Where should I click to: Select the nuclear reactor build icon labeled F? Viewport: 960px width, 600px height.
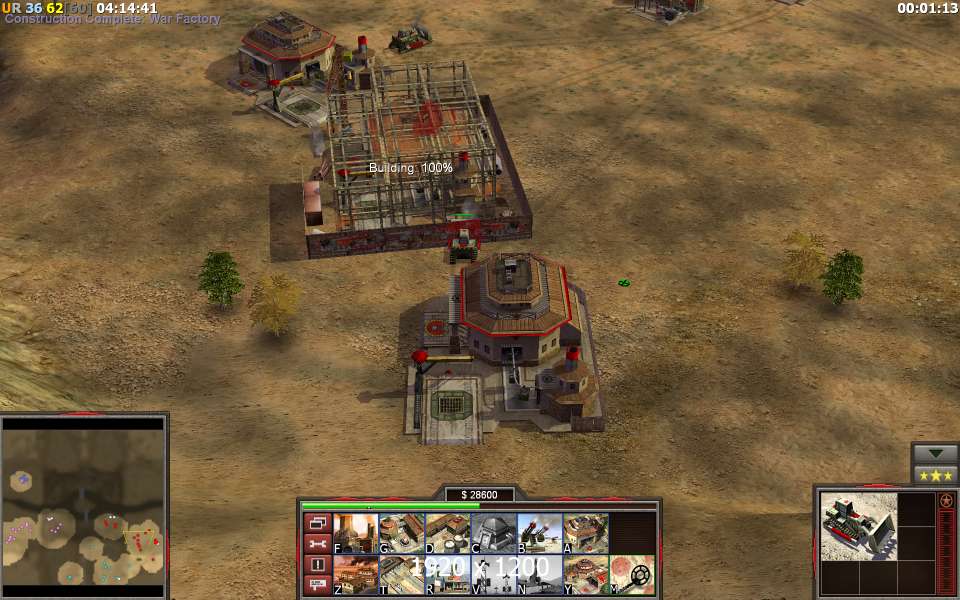click(x=355, y=533)
